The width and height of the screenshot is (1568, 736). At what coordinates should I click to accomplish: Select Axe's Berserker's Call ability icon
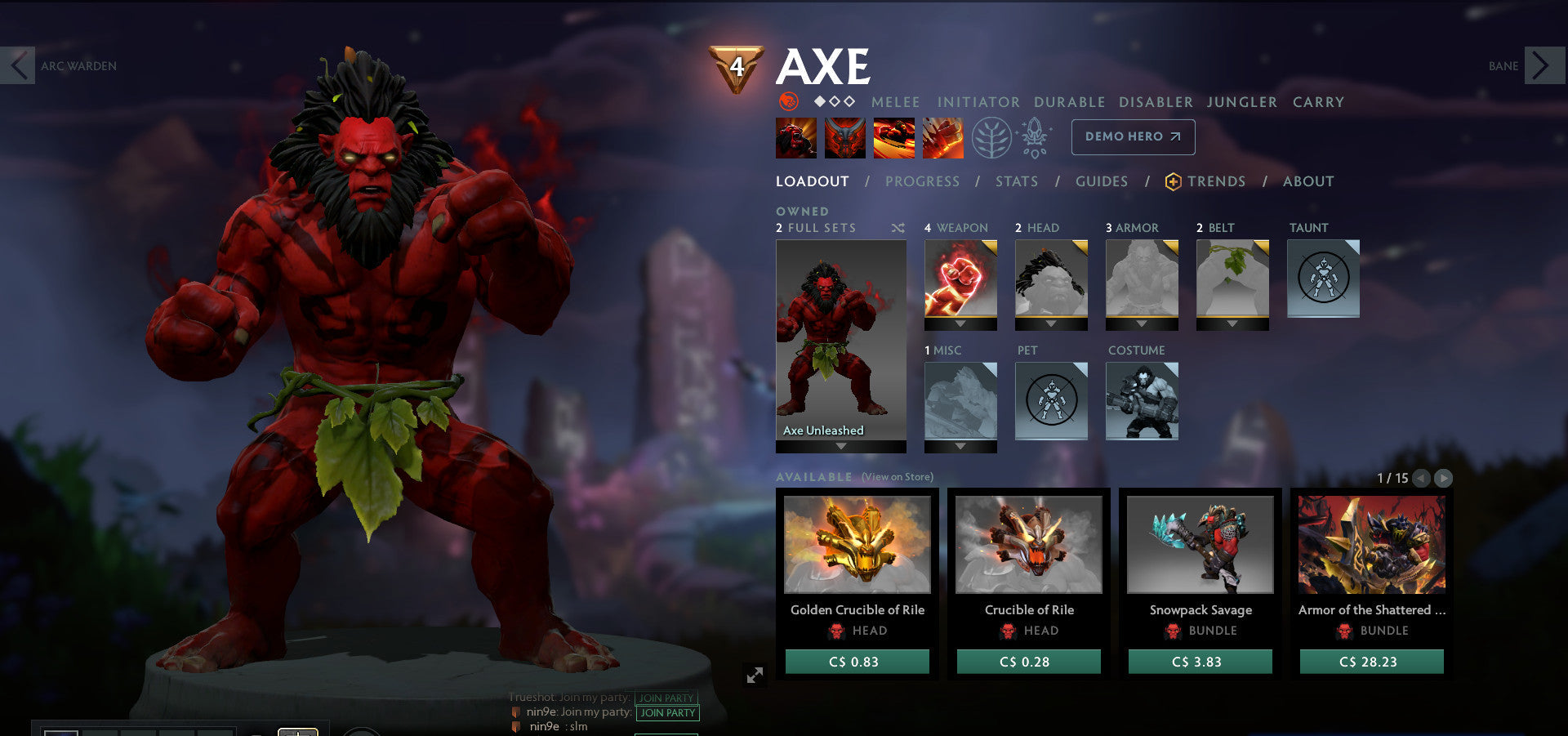click(x=796, y=137)
